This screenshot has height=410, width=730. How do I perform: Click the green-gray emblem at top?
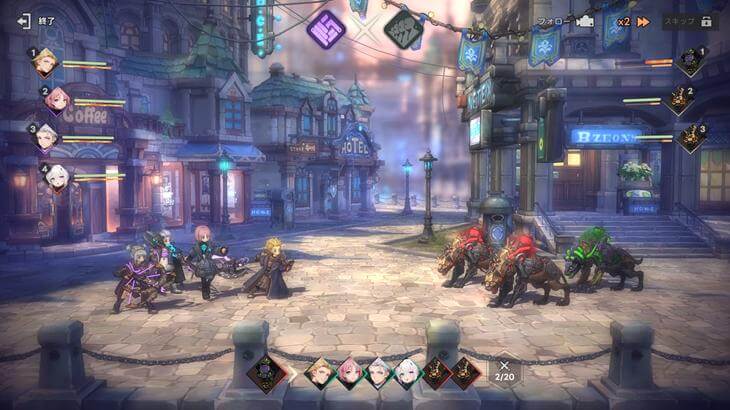[x=403, y=28]
